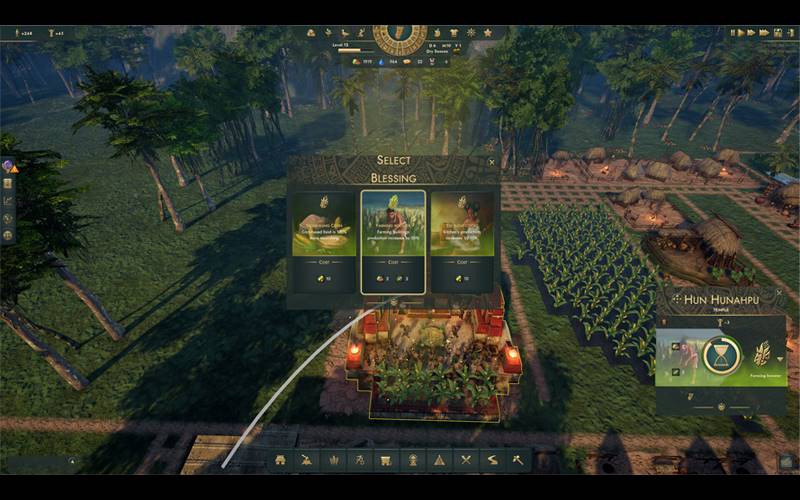Open the housing build category
Image resolution: width=800 pixels, height=500 pixels.
(x=281, y=460)
